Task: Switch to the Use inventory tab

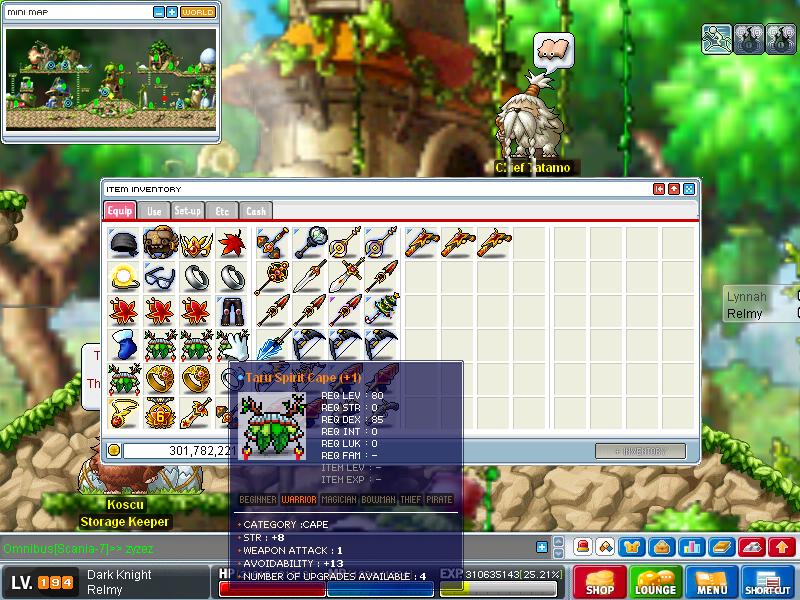Action: click(x=153, y=211)
